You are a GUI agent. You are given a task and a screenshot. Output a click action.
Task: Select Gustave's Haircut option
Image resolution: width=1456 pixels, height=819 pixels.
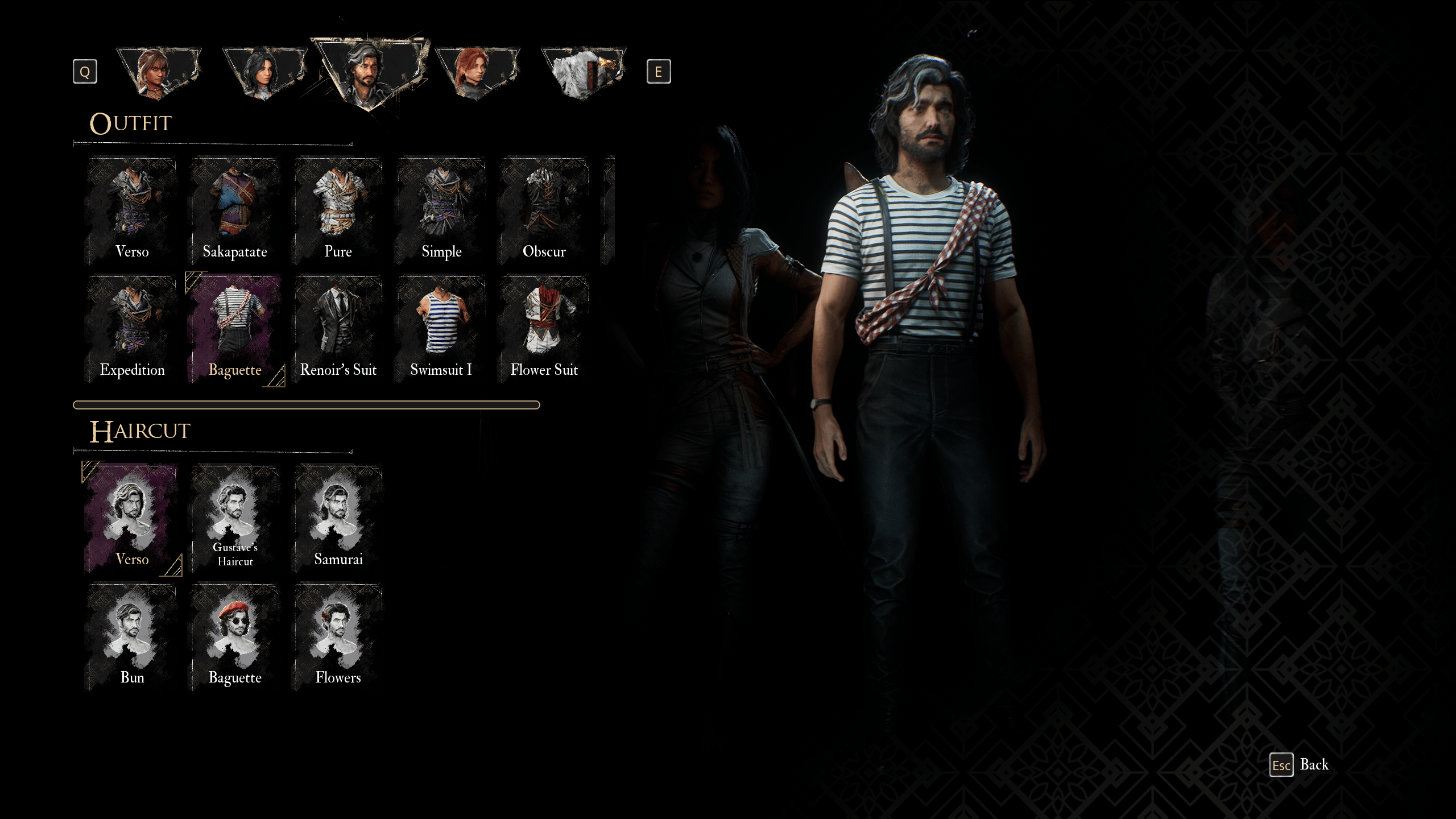click(x=235, y=519)
